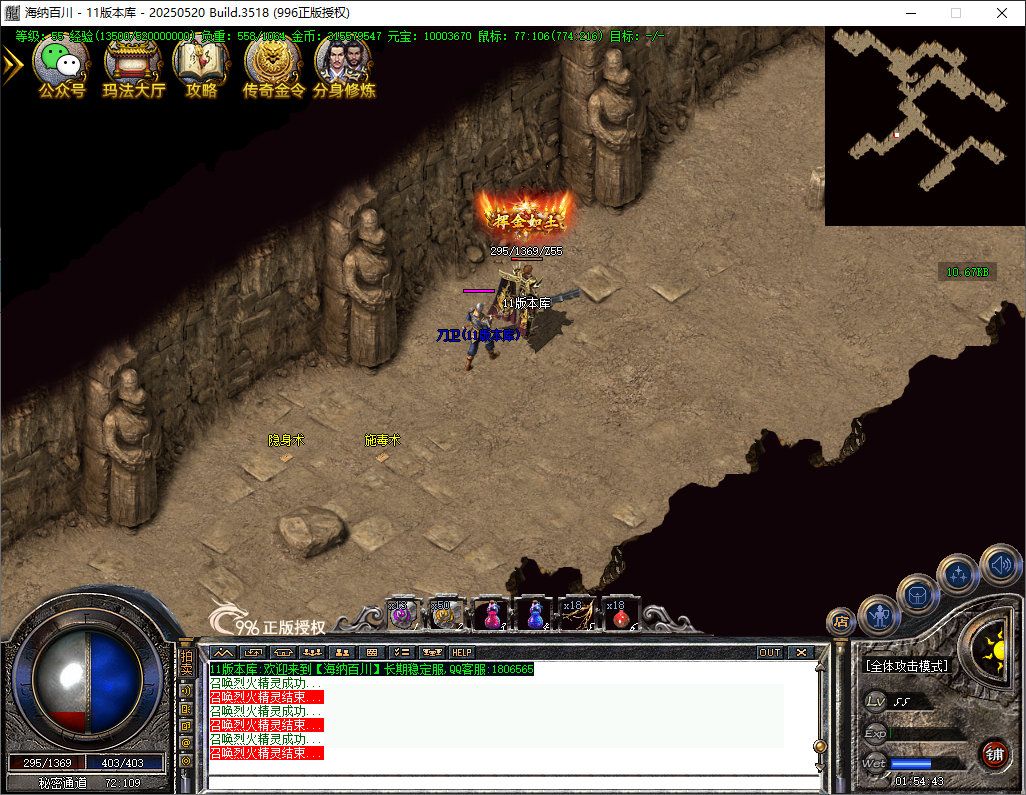
Task: Click the dungeon minimap
Action: [924, 125]
